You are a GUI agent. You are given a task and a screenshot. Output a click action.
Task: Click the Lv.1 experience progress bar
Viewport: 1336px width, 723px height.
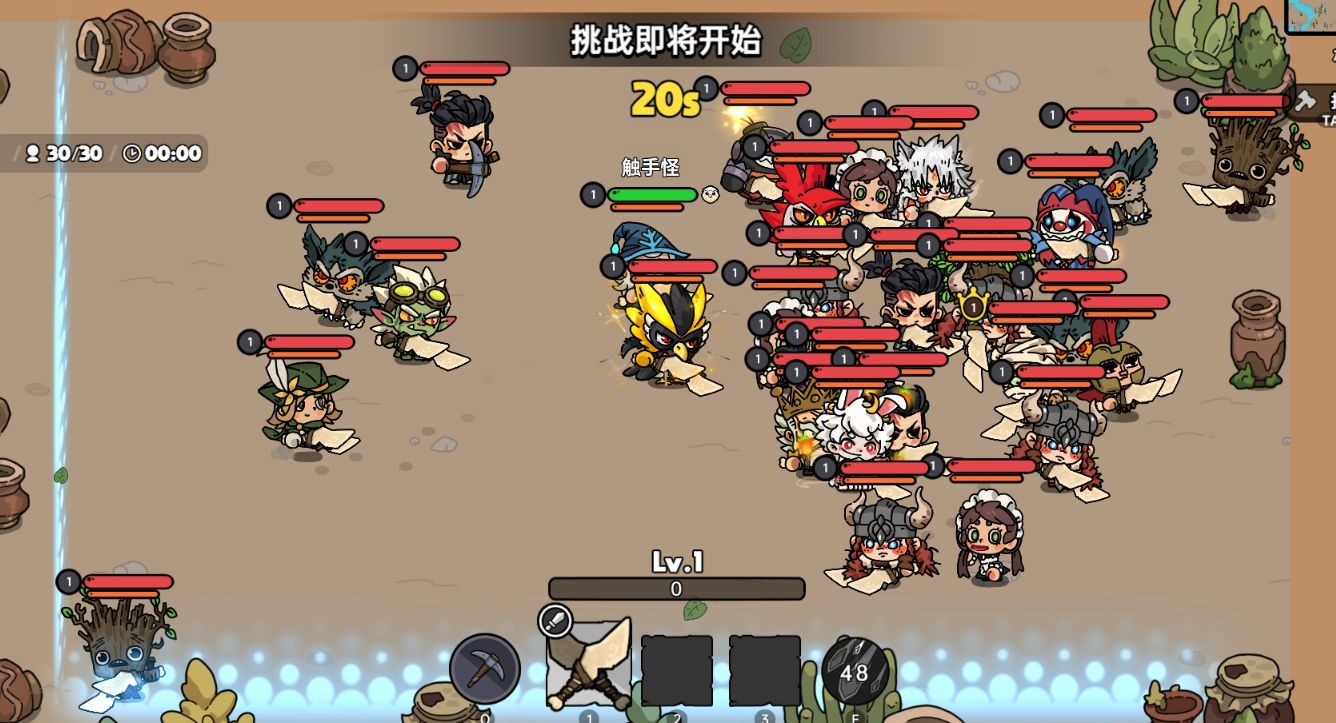click(x=675, y=589)
